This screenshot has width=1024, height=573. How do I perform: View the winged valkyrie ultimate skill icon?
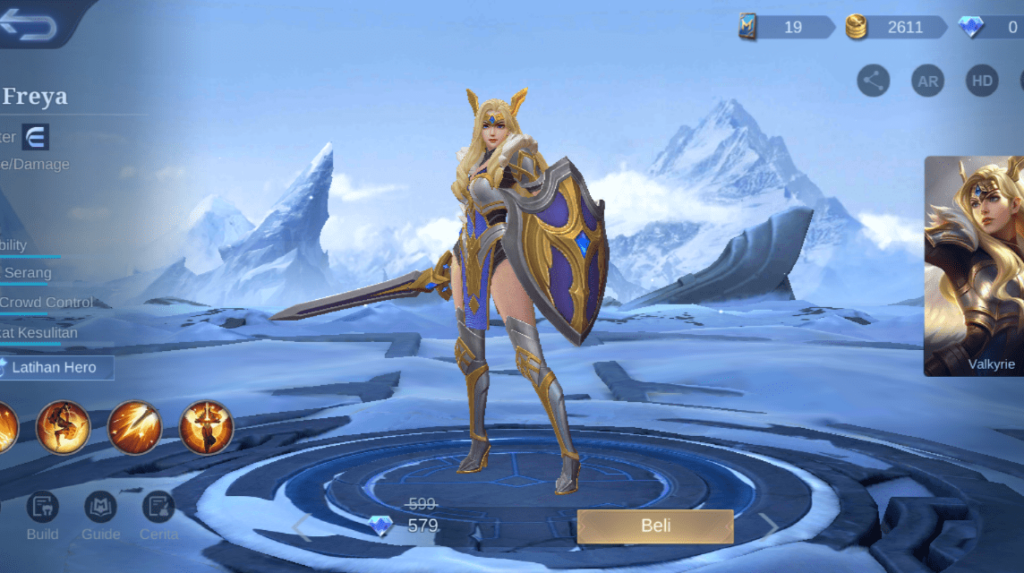(x=206, y=427)
